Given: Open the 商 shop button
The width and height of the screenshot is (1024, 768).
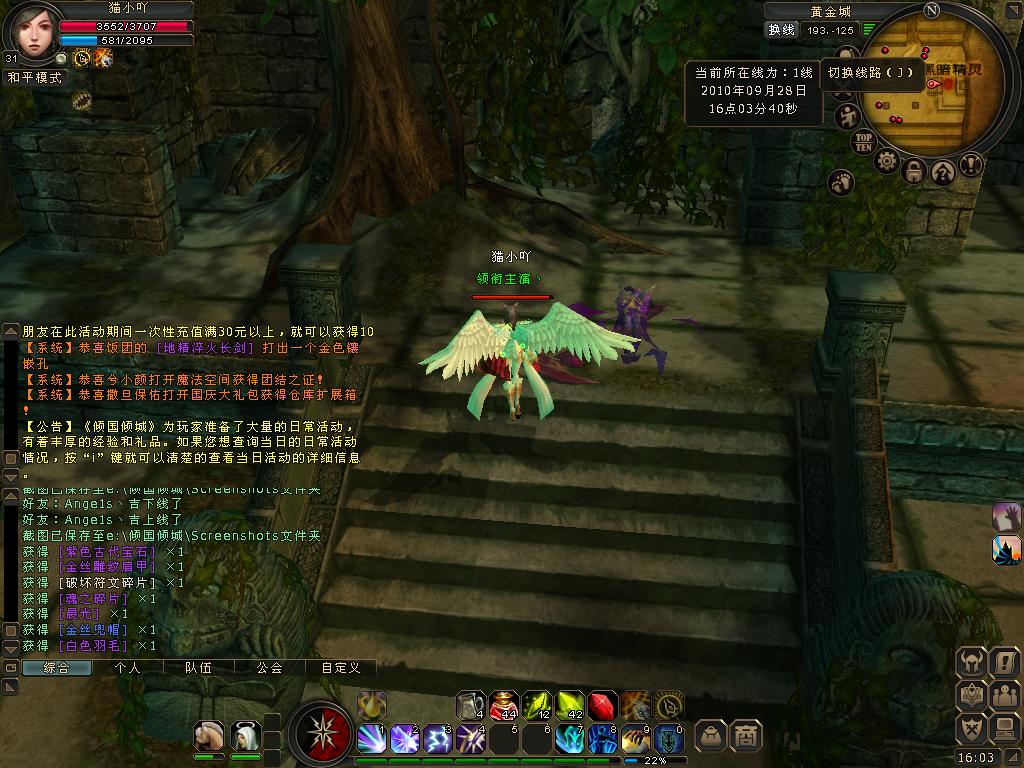Looking at the screenshot, I should (745, 735).
